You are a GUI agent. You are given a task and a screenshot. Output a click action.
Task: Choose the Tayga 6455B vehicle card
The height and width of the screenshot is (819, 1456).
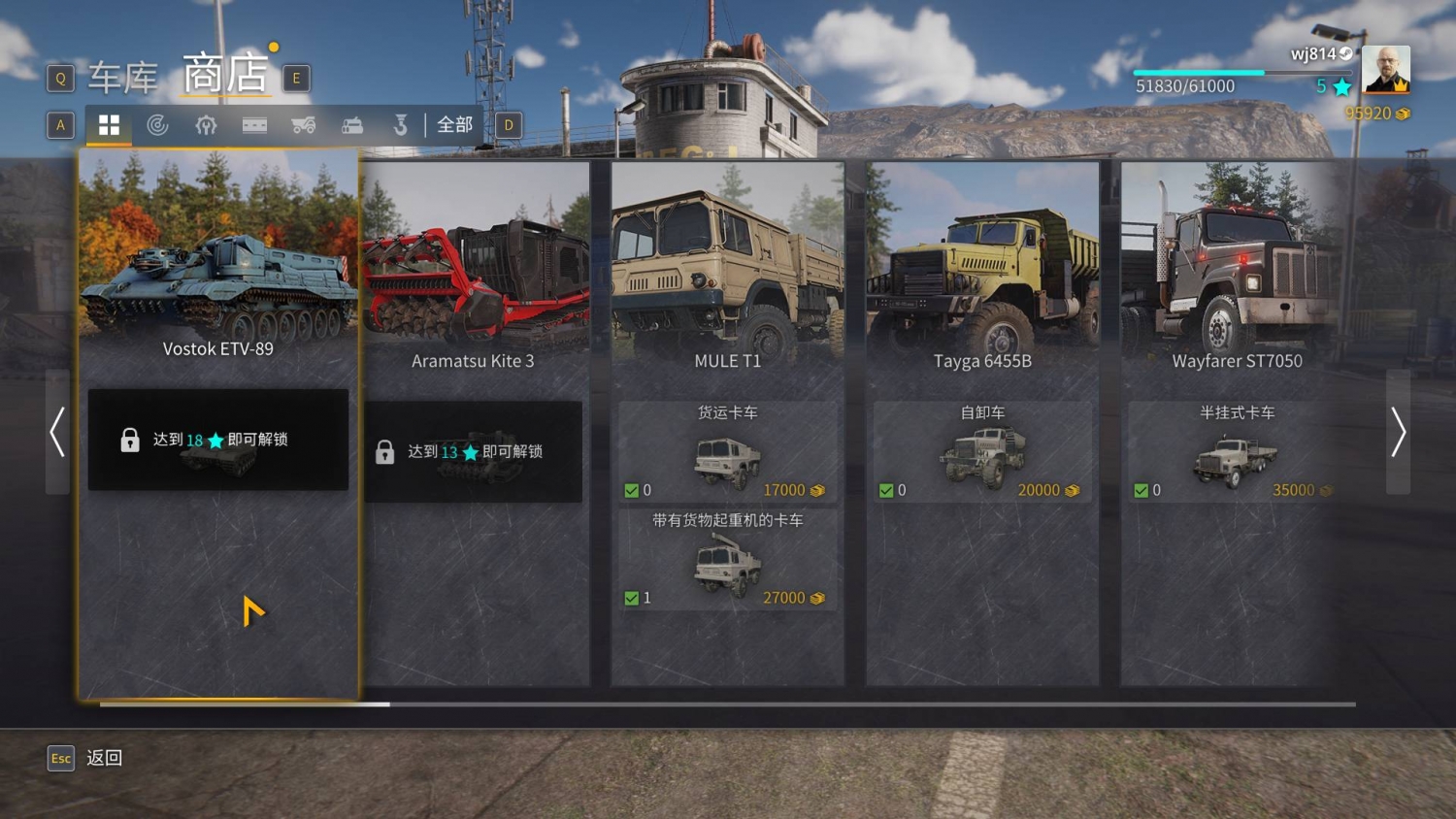(x=982, y=281)
